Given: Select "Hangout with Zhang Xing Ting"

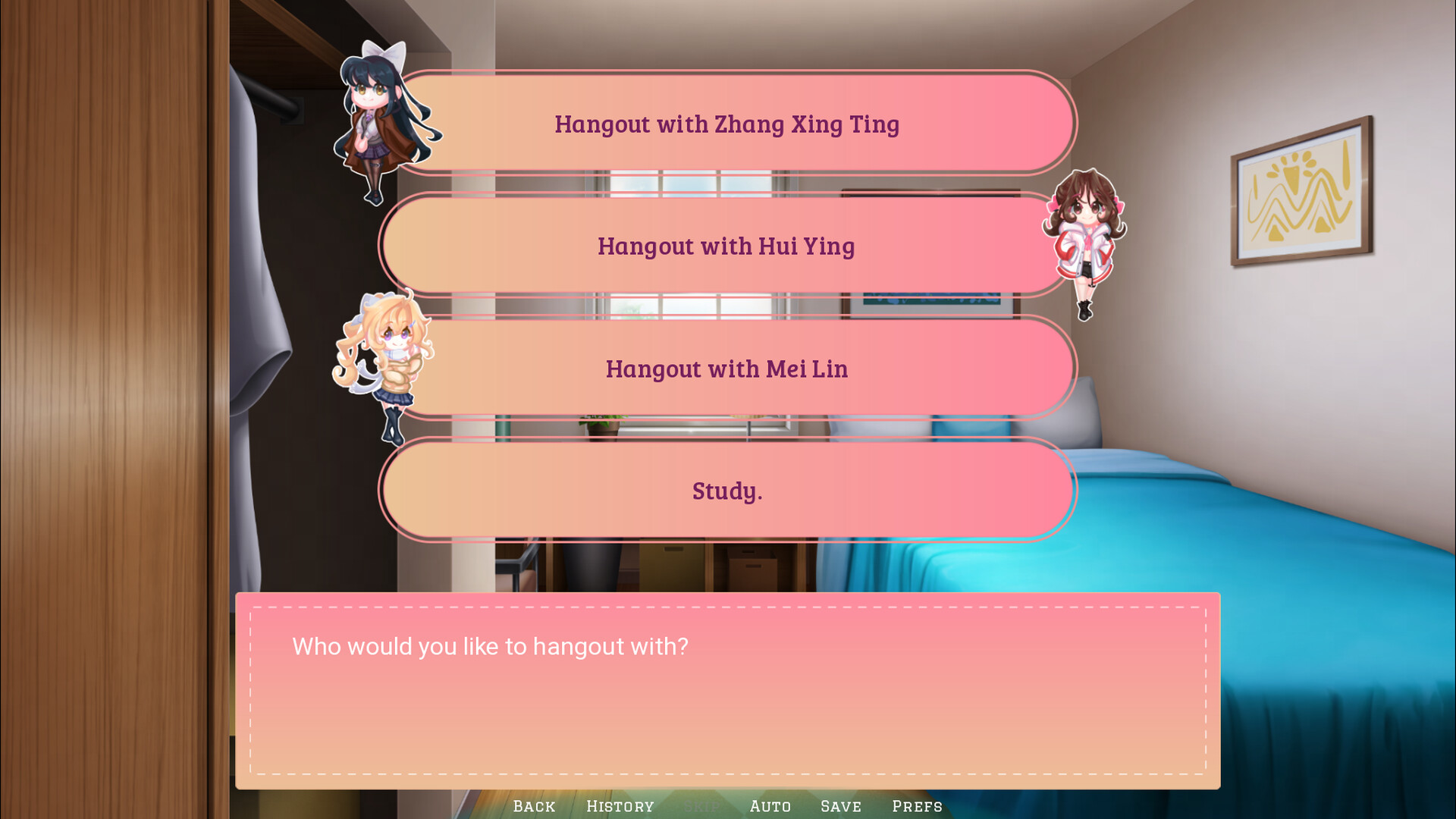Looking at the screenshot, I should point(726,124).
